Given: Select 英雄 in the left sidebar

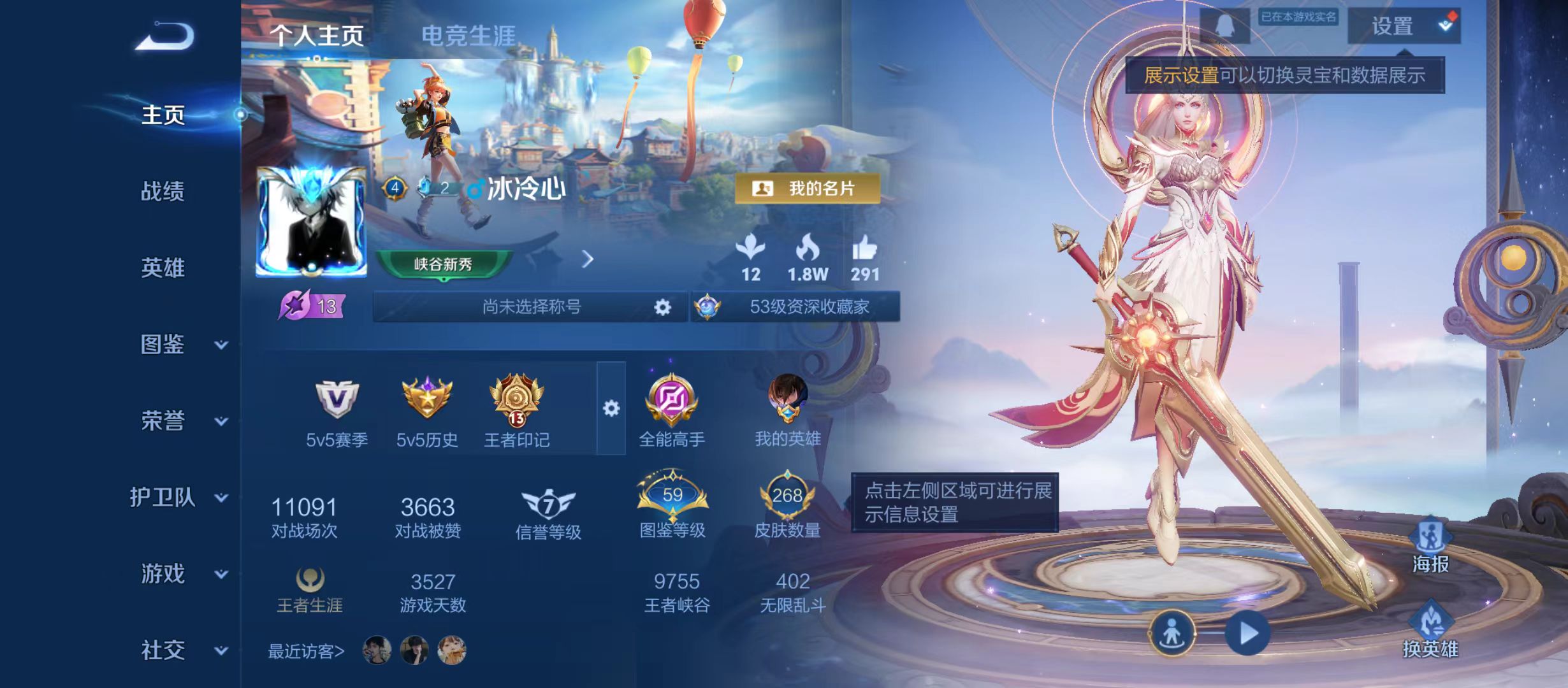Looking at the screenshot, I should (x=163, y=268).
